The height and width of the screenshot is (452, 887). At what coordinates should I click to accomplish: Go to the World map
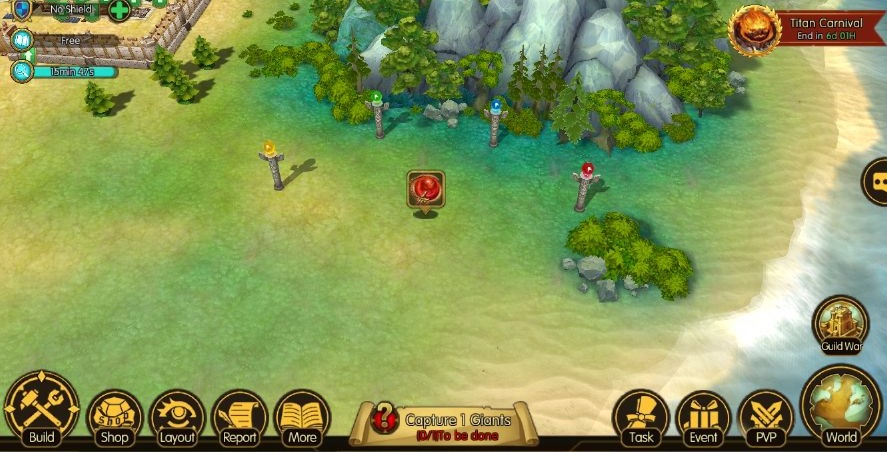click(x=841, y=406)
